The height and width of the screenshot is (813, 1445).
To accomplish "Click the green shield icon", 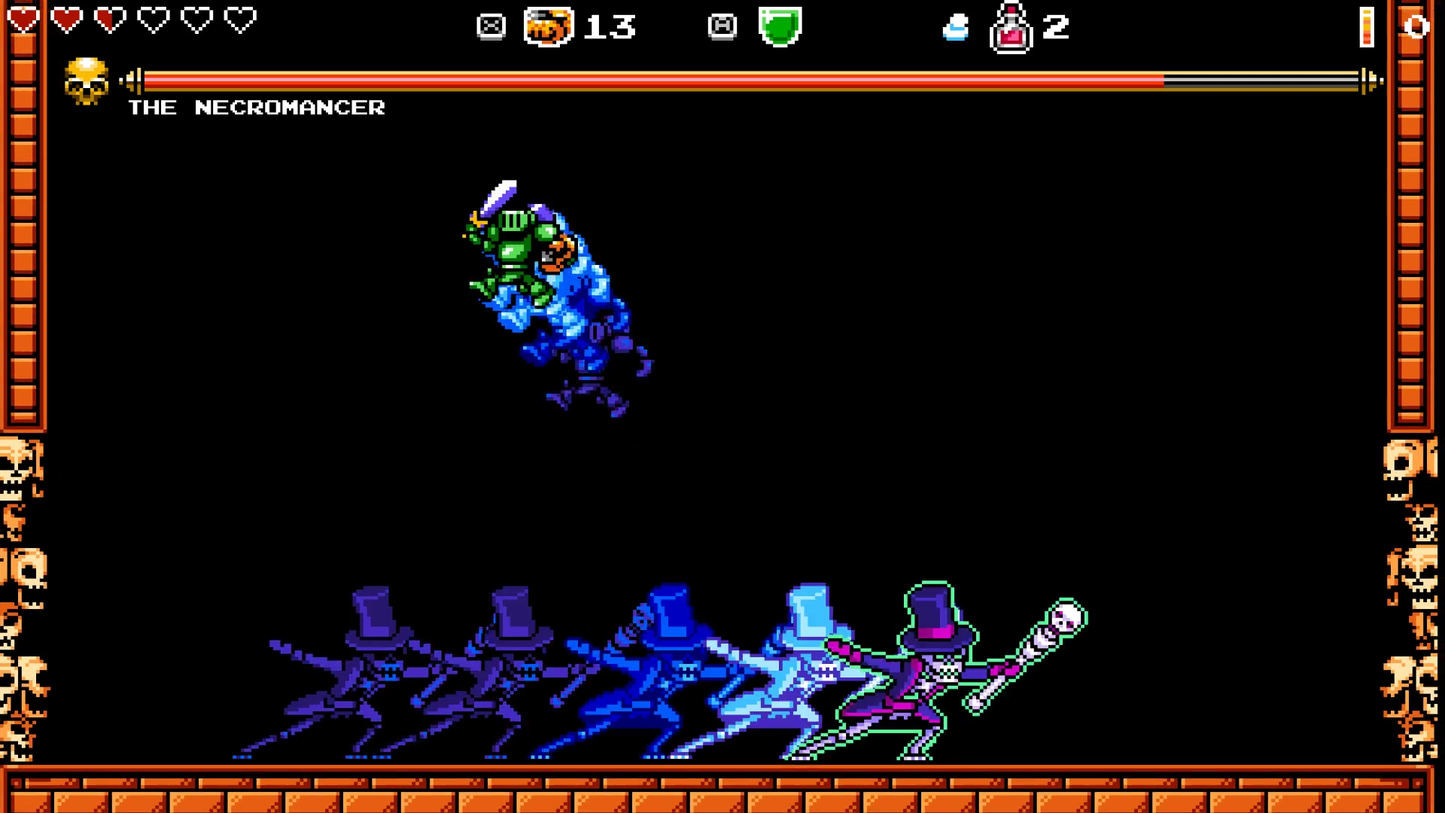I will point(779,26).
